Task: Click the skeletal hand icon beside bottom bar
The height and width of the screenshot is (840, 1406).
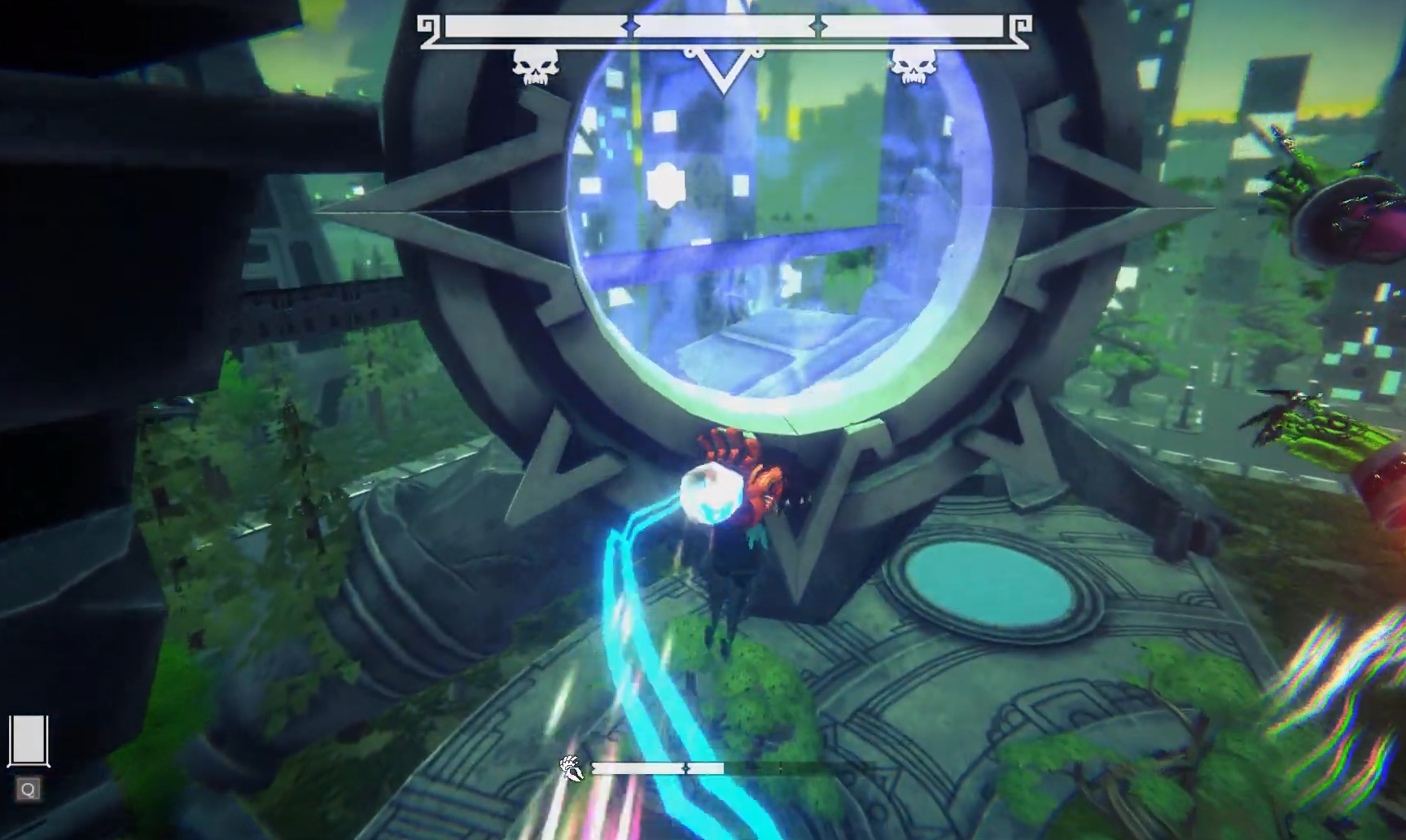Action: [572, 768]
